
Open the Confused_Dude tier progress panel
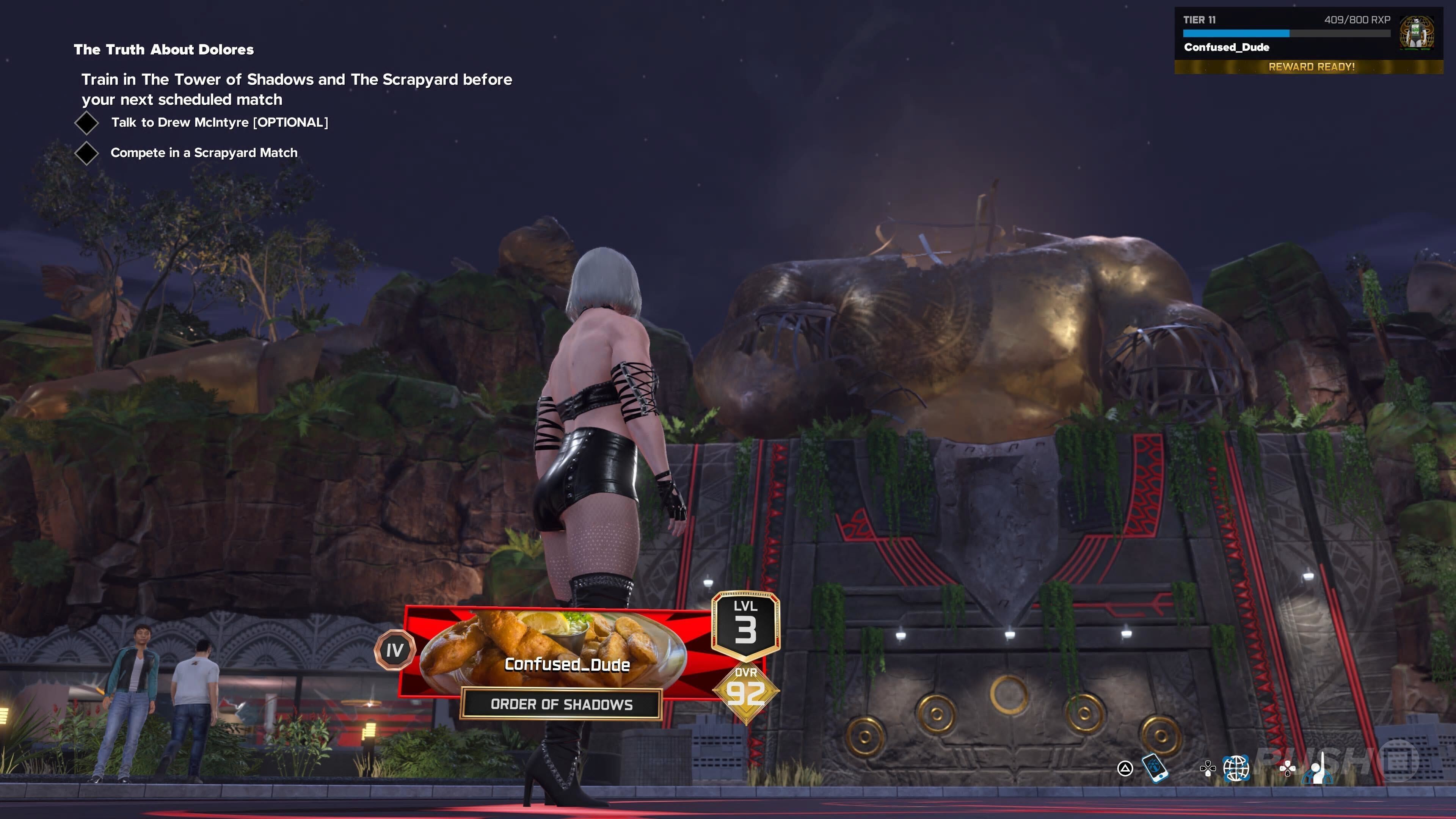pyautogui.click(x=1286, y=34)
